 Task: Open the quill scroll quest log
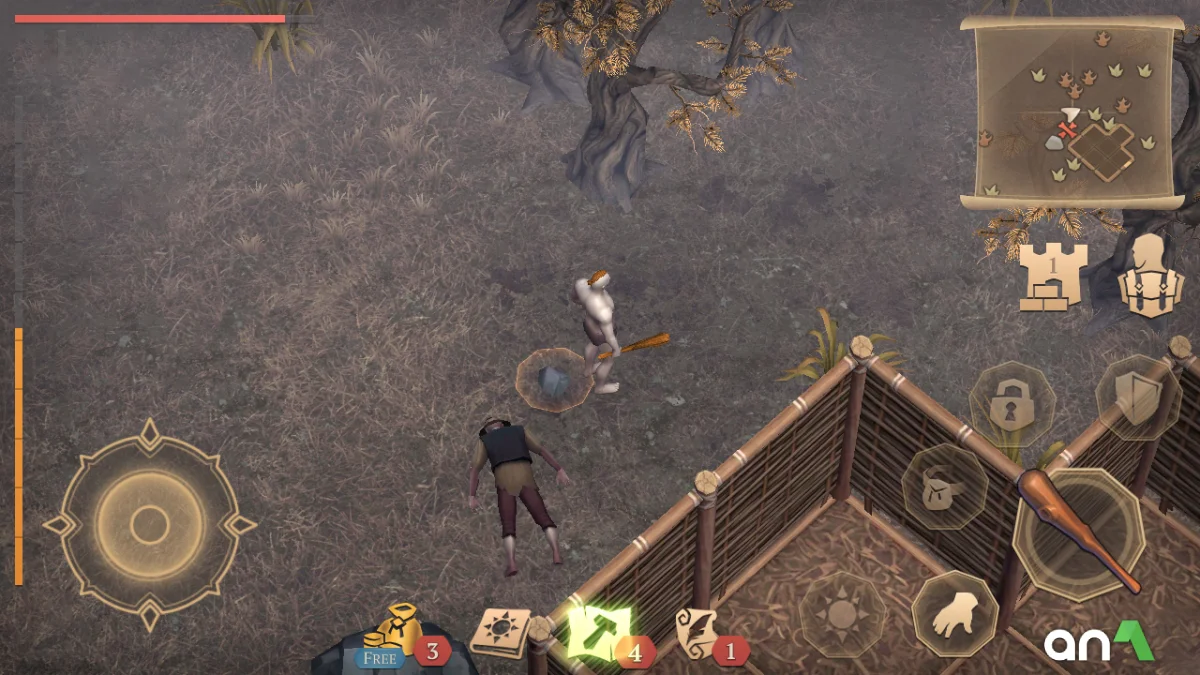click(x=698, y=632)
